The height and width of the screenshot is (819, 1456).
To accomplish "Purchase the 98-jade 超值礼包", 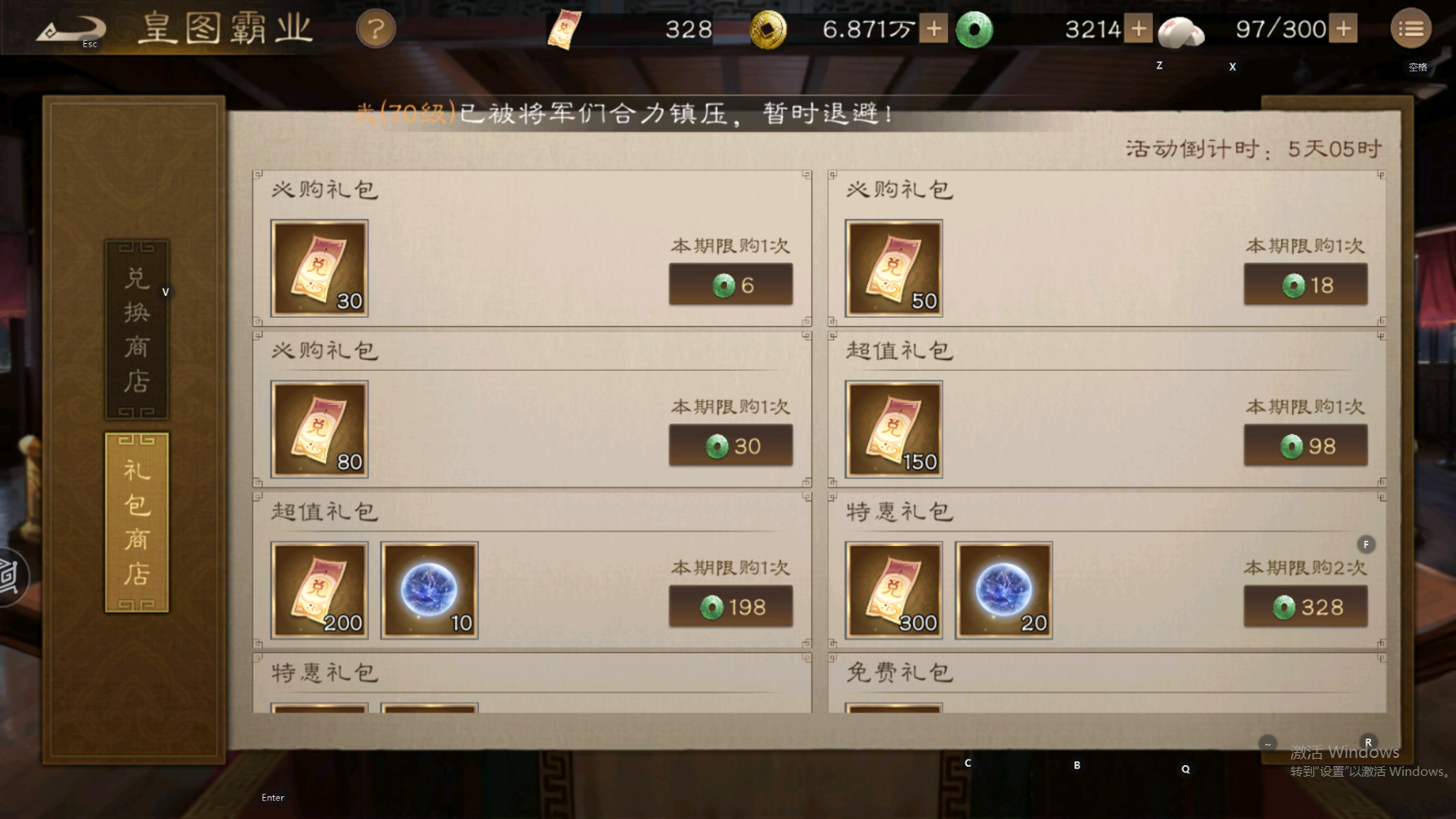I will point(1304,445).
